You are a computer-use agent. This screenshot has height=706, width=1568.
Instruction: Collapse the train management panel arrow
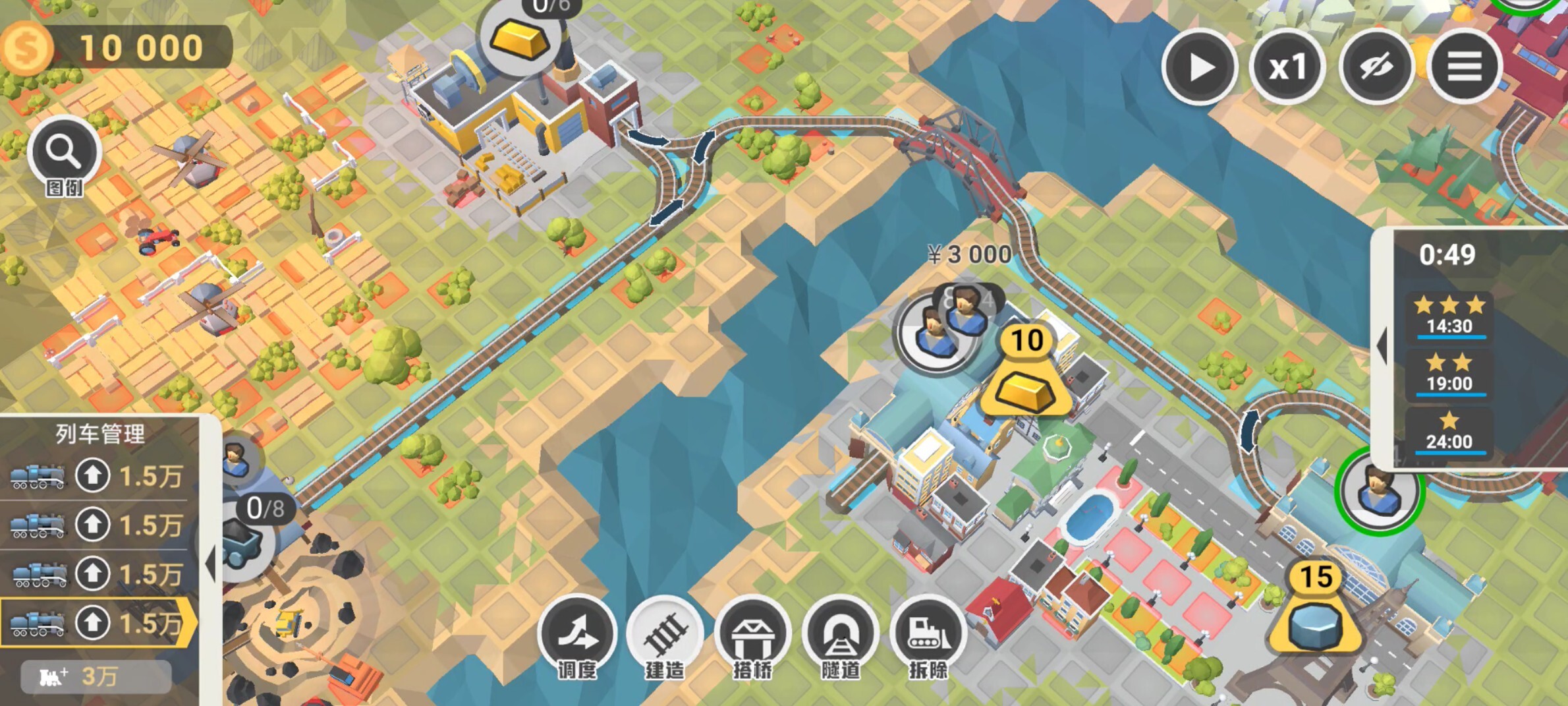pos(210,564)
